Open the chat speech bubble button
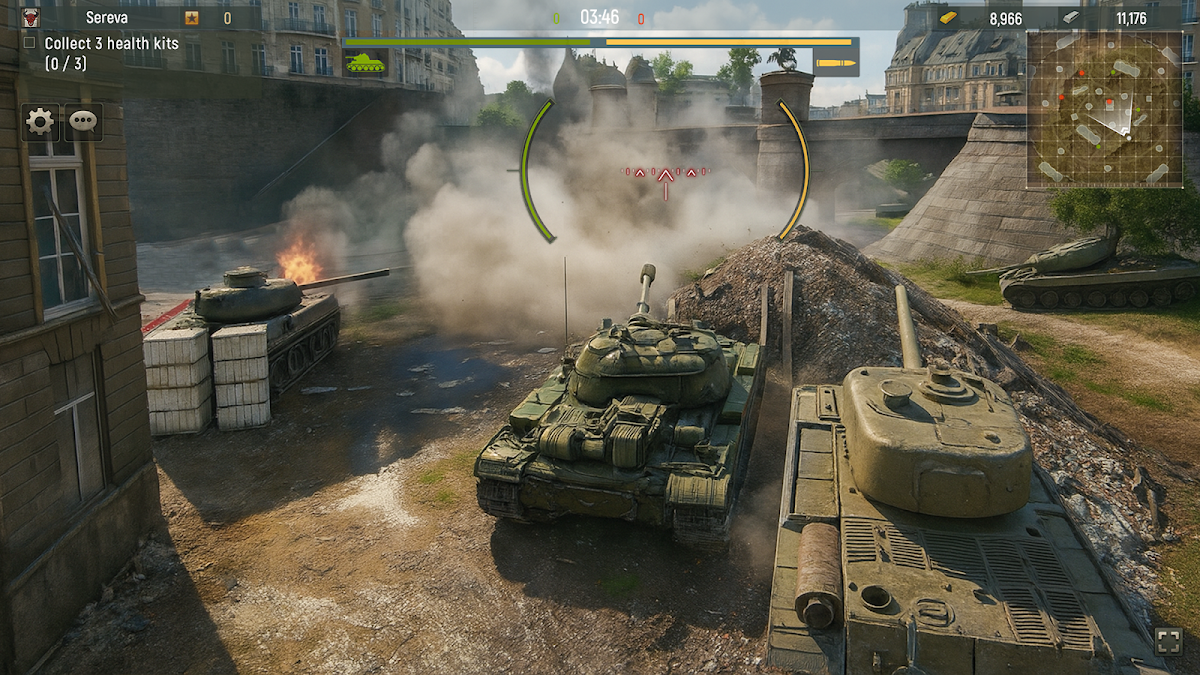Viewport: 1200px width, 675px height. pyautogui.click(x=84, y=122)
